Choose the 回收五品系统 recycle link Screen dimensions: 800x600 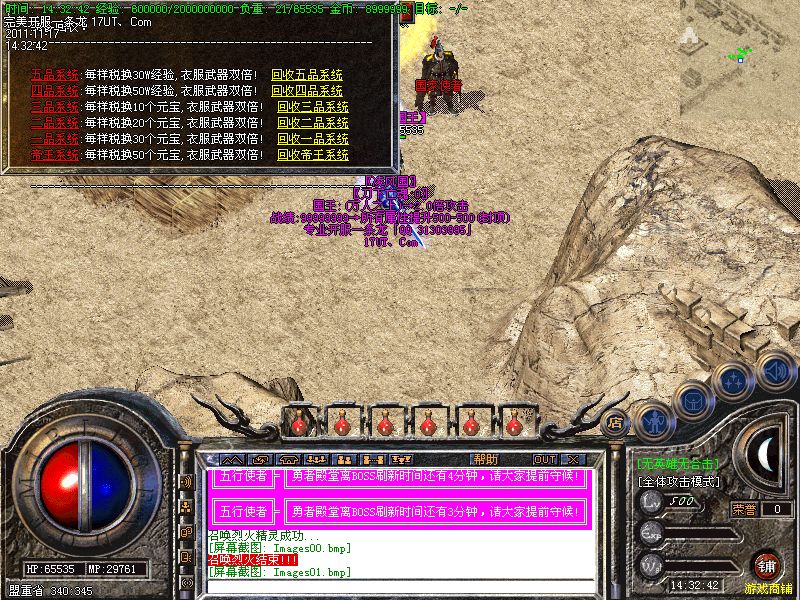pyautogui.click(x=307, y=75)
